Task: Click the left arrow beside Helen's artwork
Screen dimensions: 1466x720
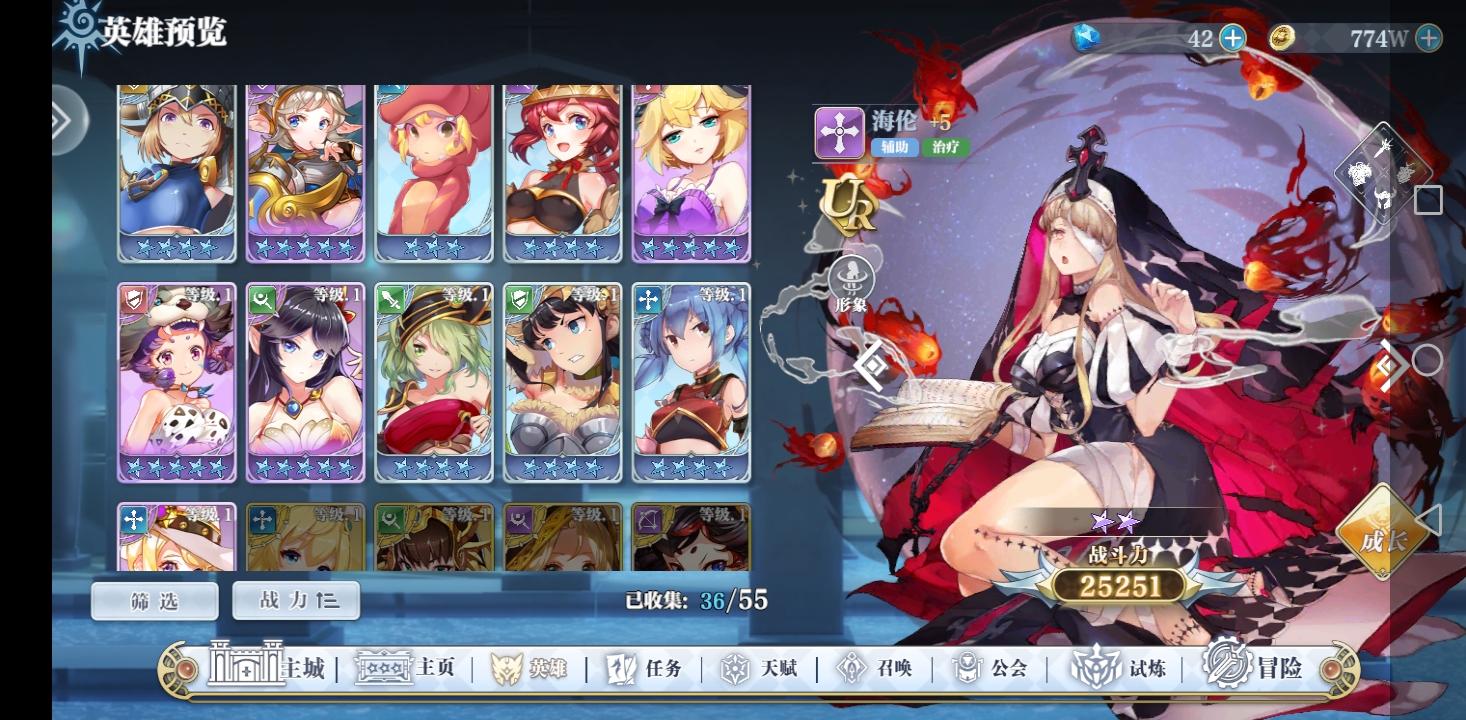Action: pyautogui.click(x=869, y=367)
